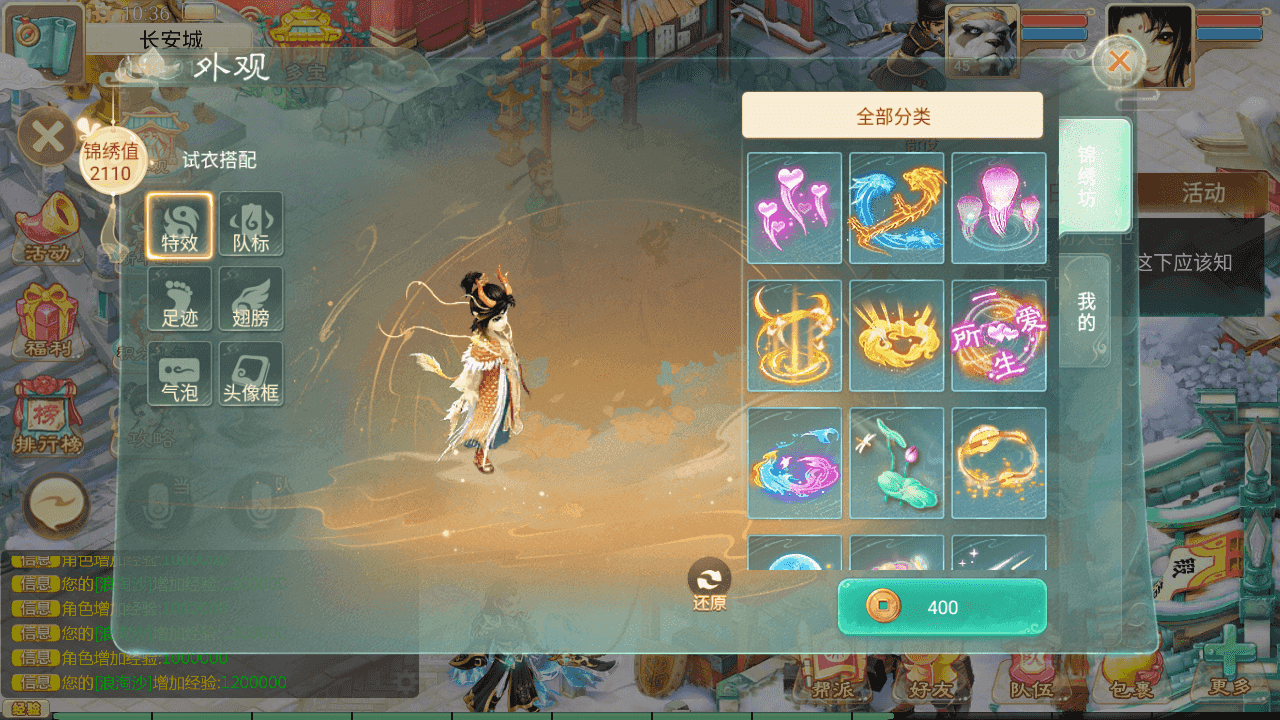Open the 头像框 avatar frame category

(x=251, y=374)
